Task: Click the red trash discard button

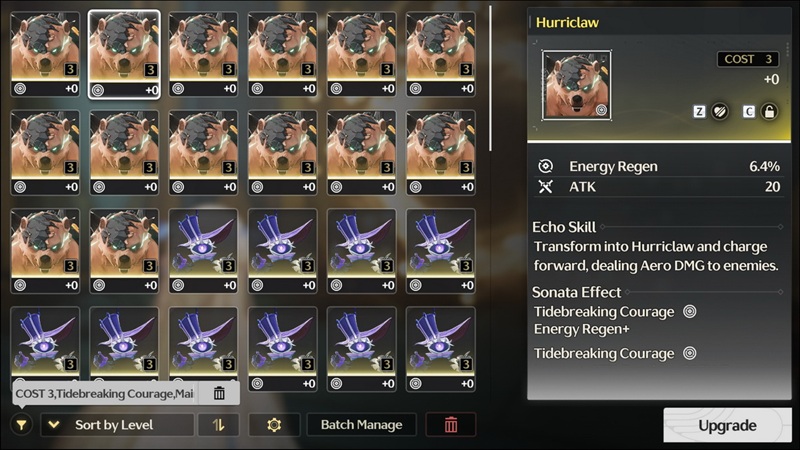Action: tap(451, 425)
